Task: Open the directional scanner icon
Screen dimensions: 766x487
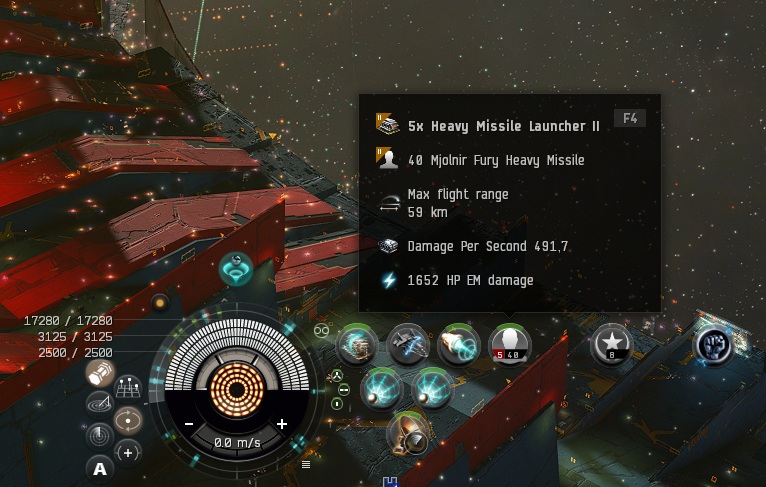Action: click(99, 403)
